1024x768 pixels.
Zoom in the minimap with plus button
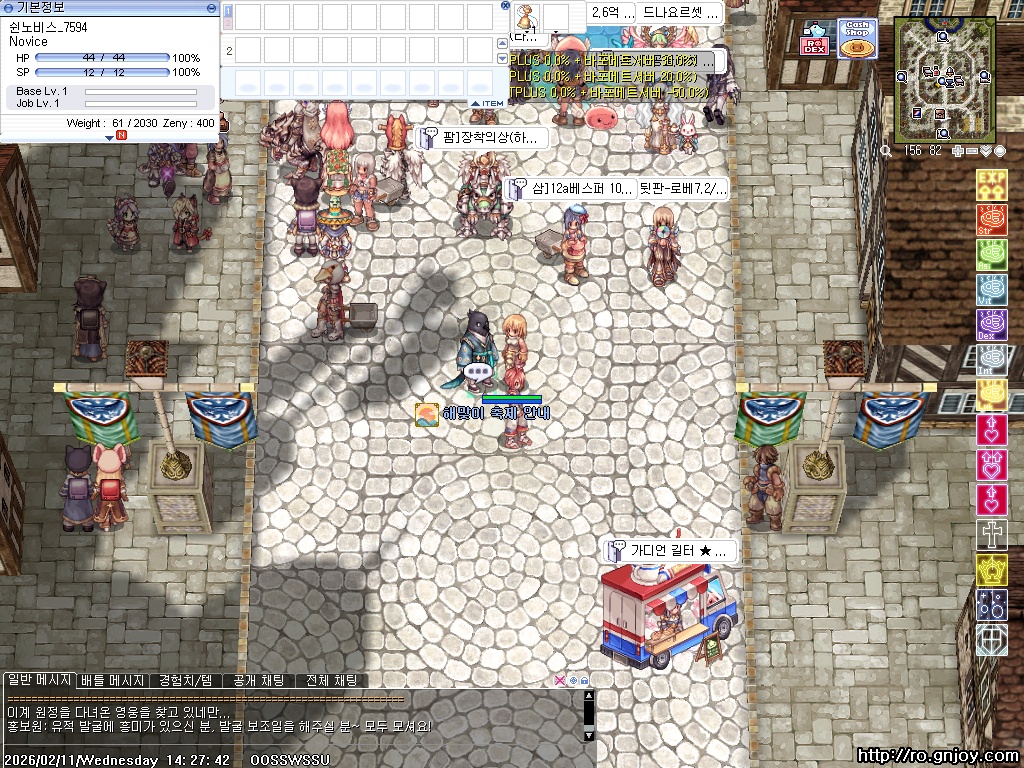[958, 151]
